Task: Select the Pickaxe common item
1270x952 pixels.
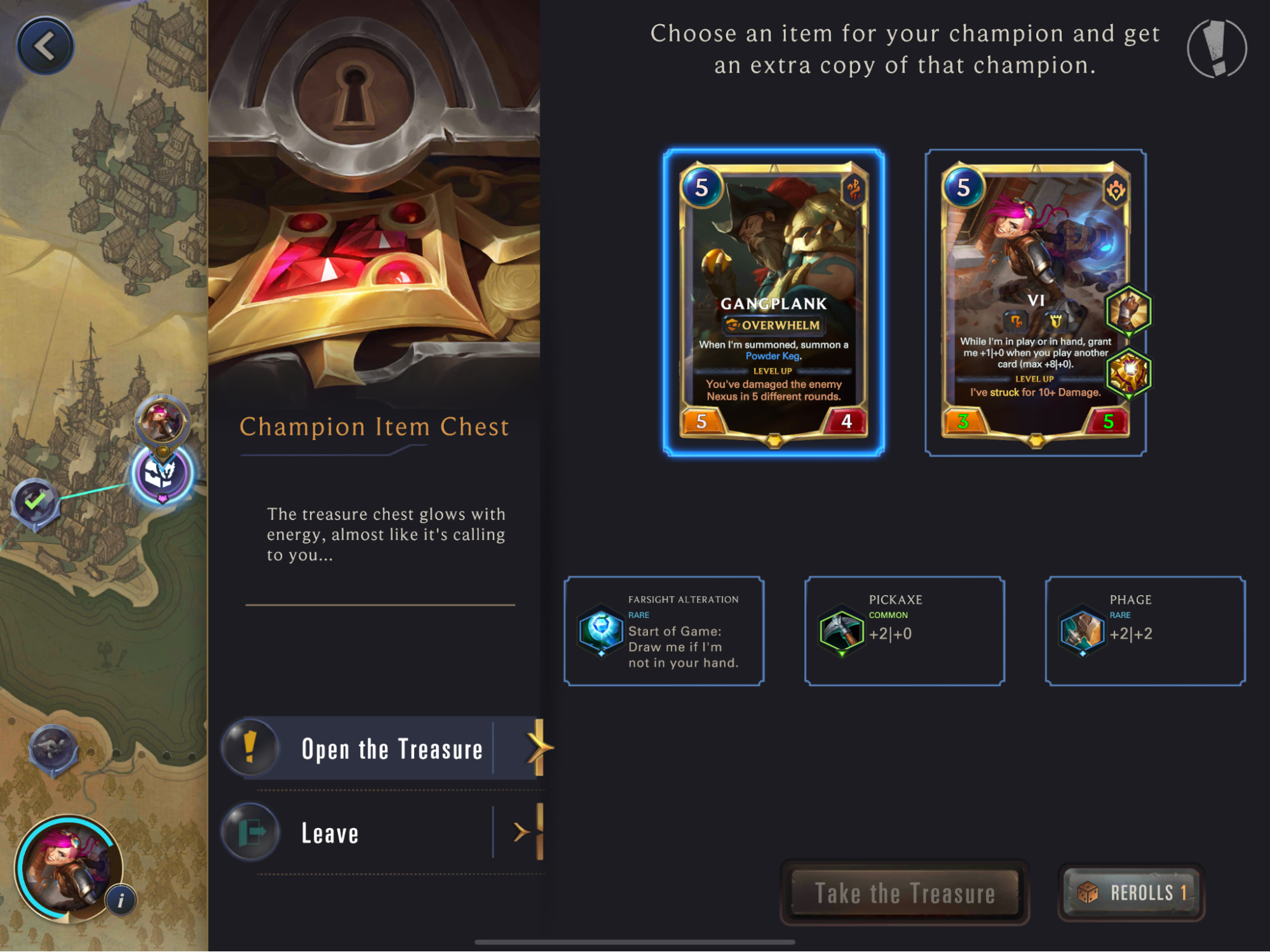Action: [904, 631]
